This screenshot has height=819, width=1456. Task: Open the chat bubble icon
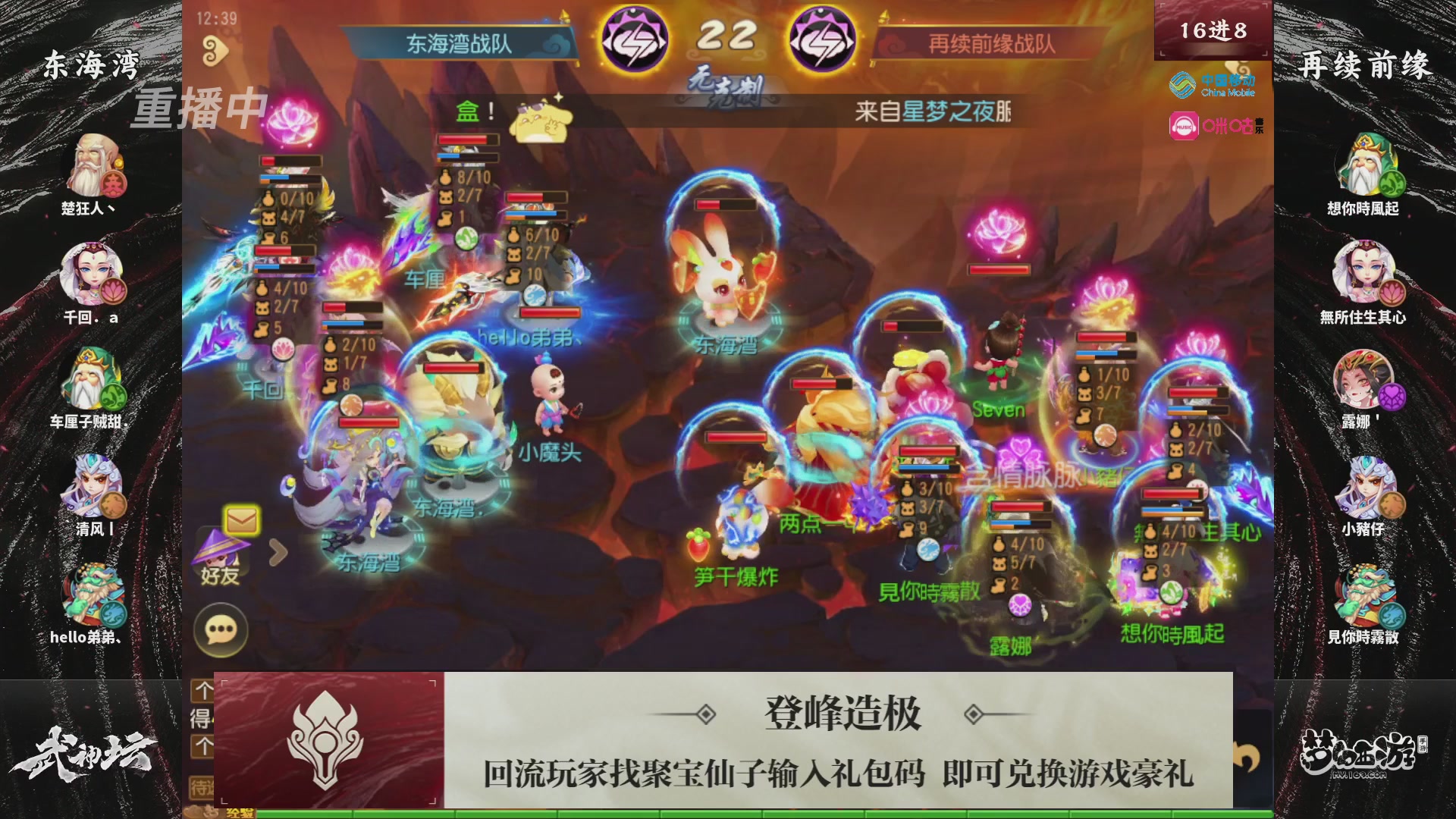pyautogui.click(x=220, y=628)
